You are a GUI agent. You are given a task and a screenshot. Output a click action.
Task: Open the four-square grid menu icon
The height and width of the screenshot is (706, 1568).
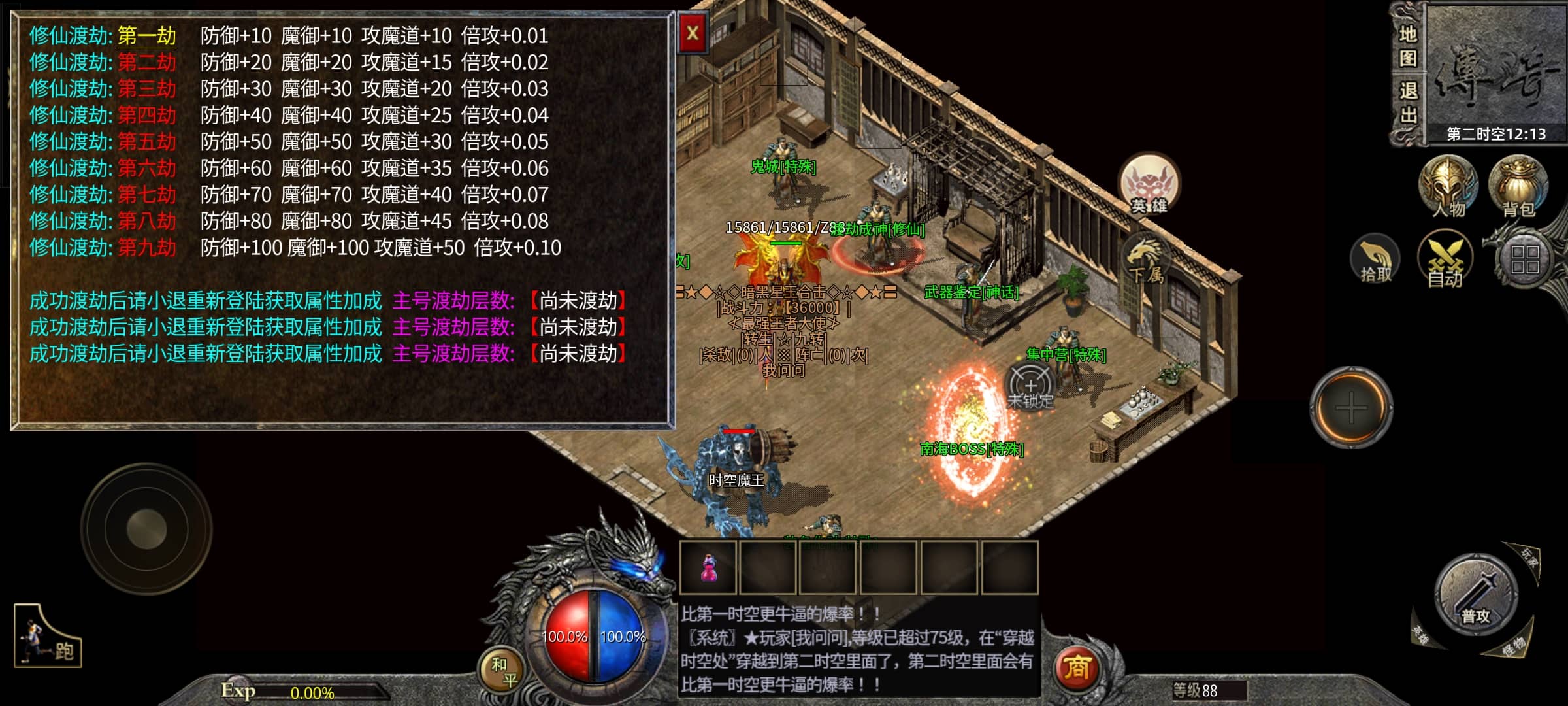[1525, 260]
